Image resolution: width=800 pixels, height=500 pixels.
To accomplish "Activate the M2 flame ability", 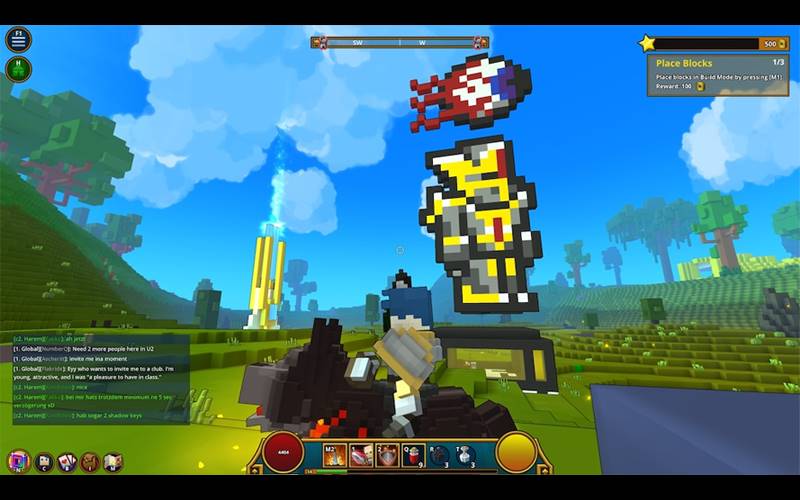I will click(x=334, y=456).
